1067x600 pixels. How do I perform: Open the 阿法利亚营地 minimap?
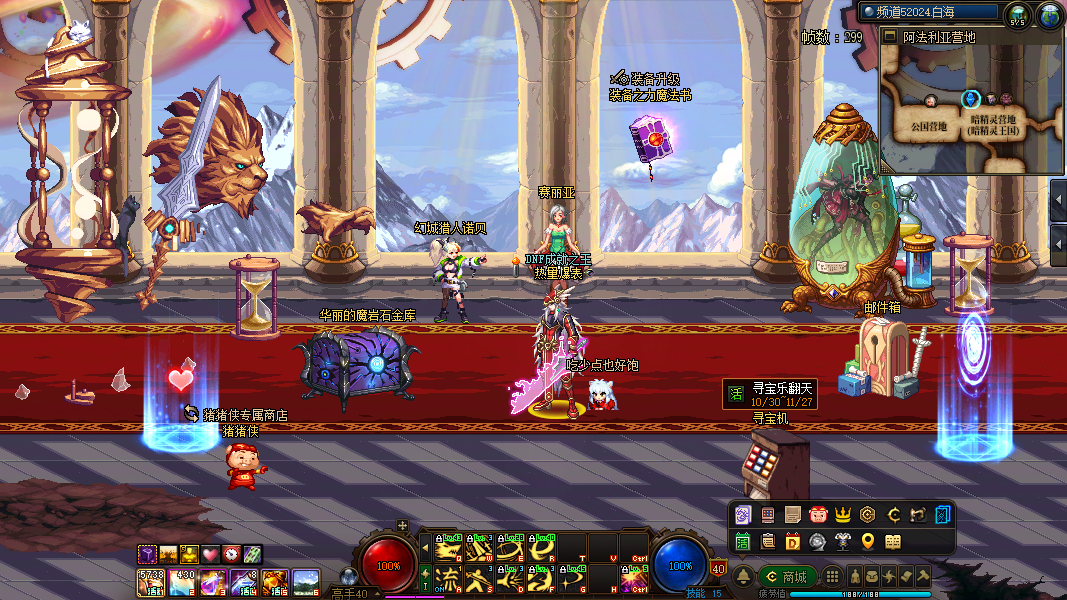tap(970, 108)
